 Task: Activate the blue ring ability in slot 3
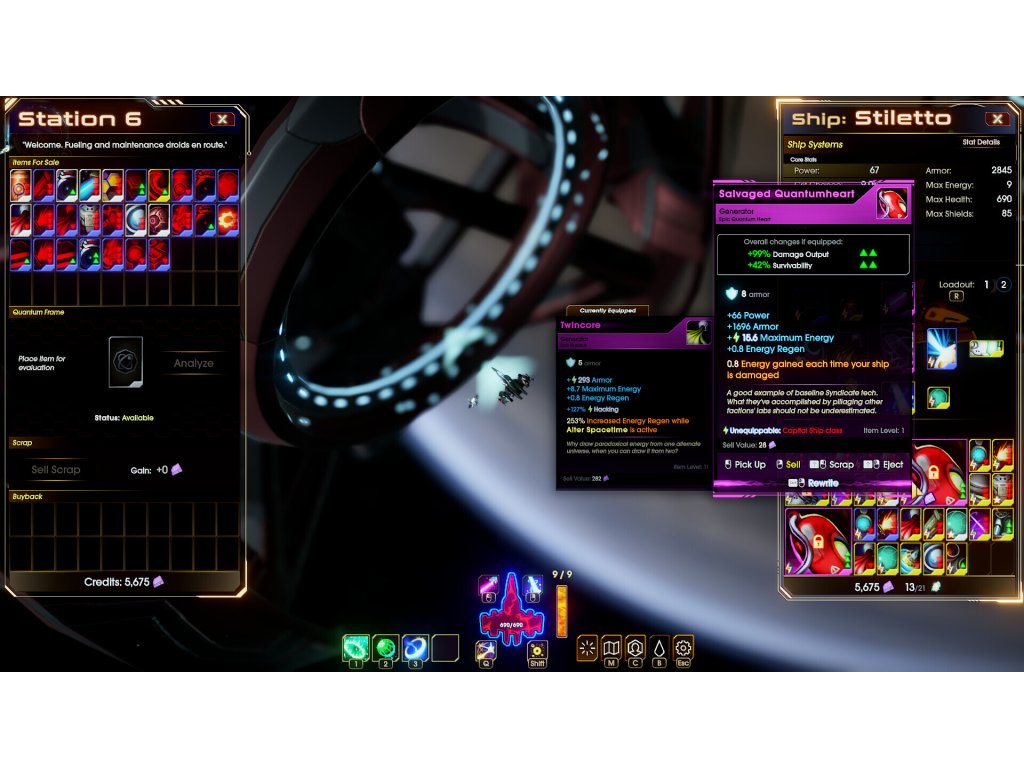415,648
